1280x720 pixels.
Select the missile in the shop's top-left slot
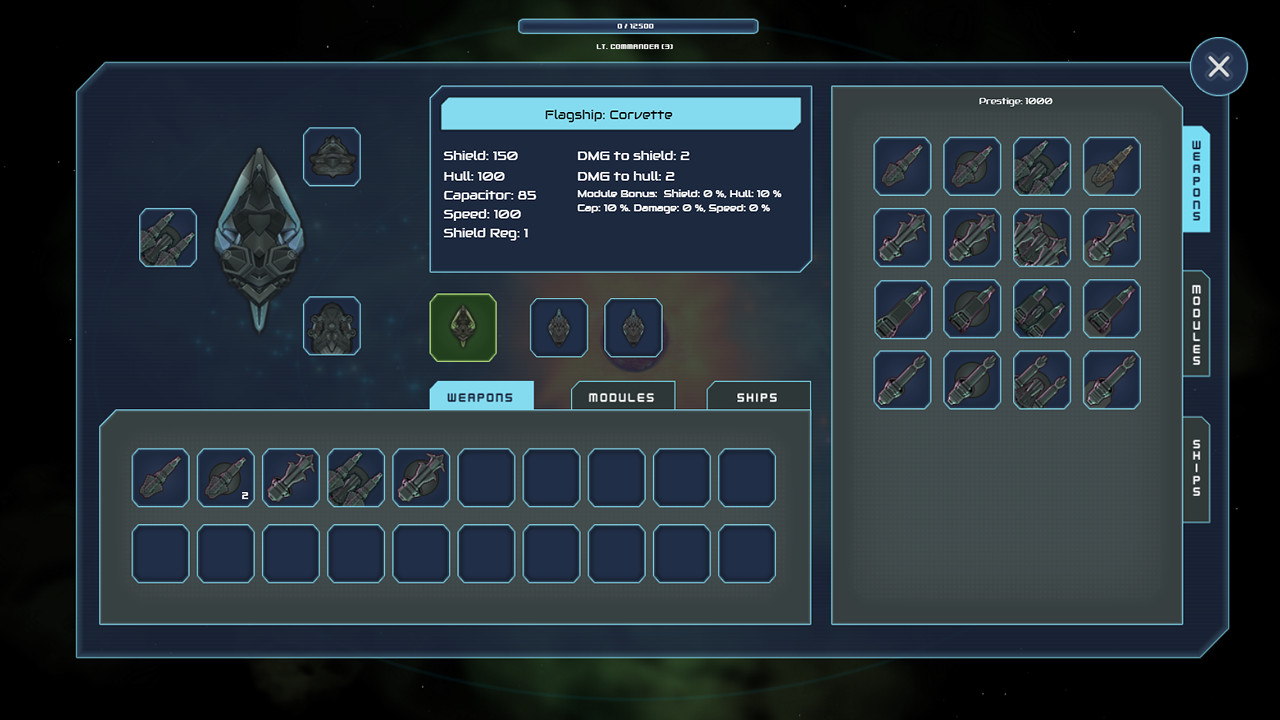point(902,167)
